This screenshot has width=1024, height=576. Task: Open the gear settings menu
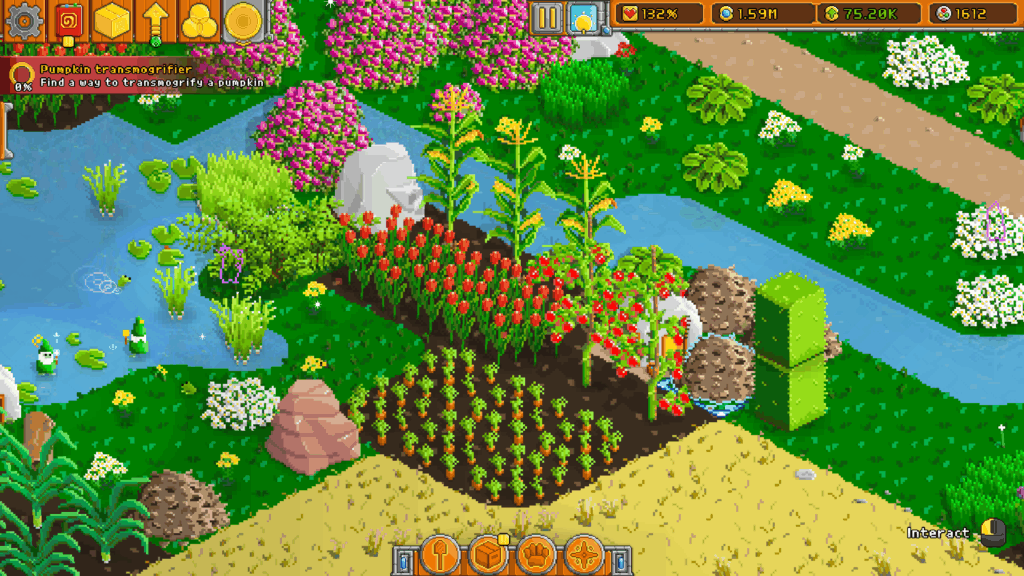tap(24, 19)
